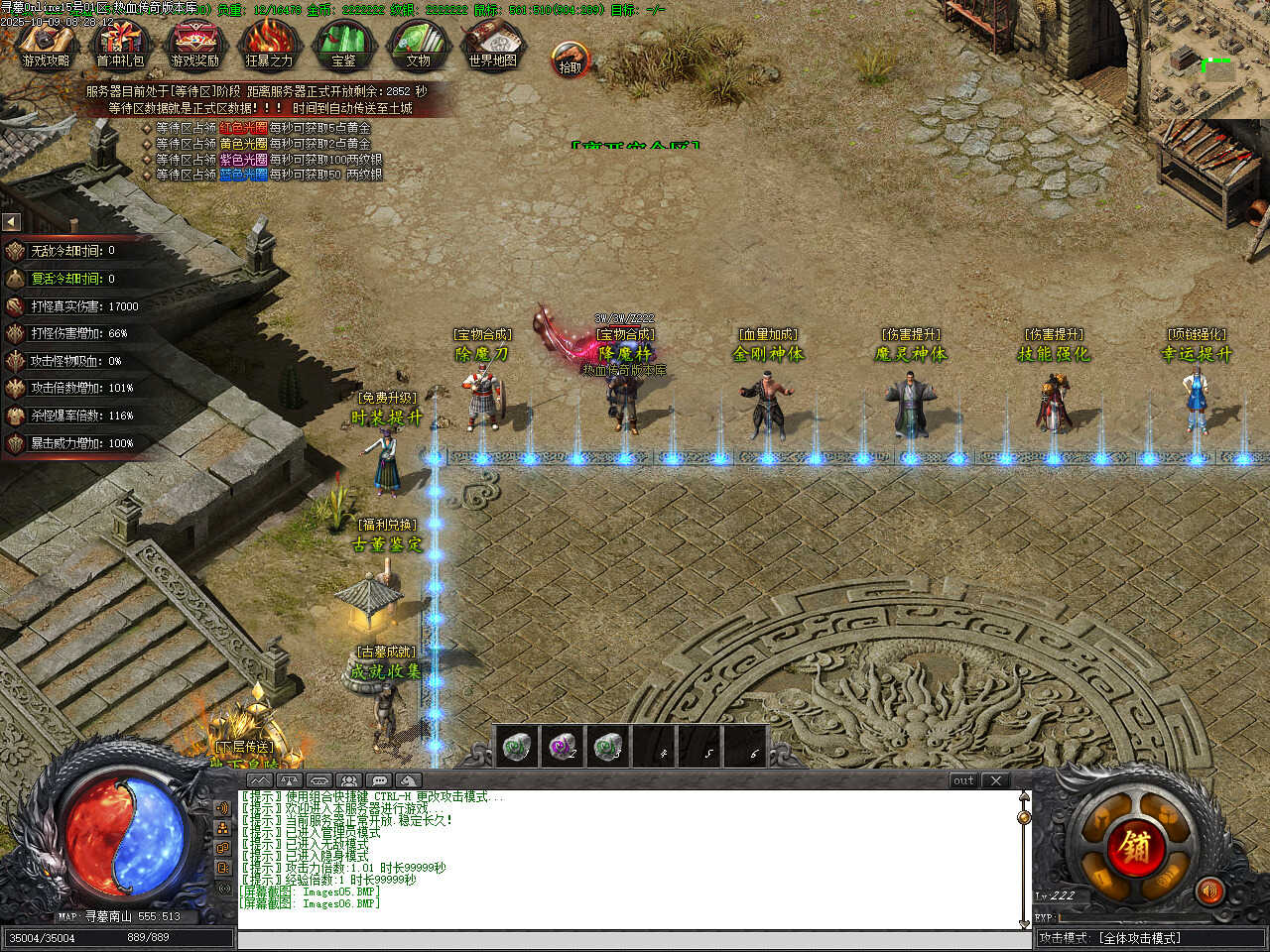Close the chat panel with X

pos(996,780)
